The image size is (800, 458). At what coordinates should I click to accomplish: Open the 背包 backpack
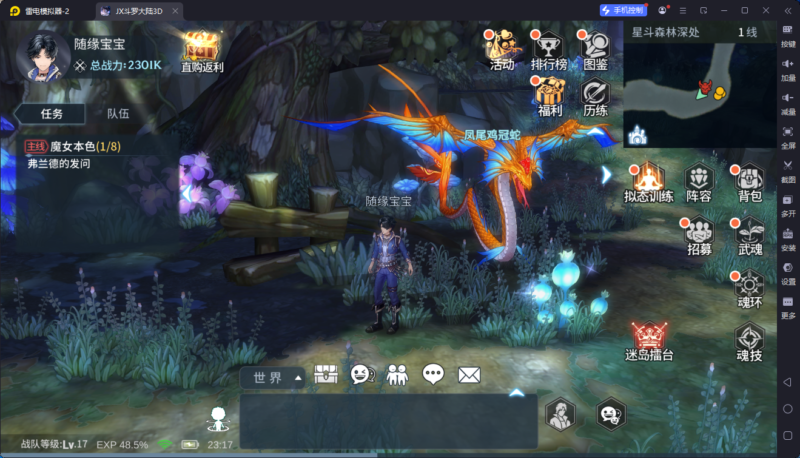point(749,182)
